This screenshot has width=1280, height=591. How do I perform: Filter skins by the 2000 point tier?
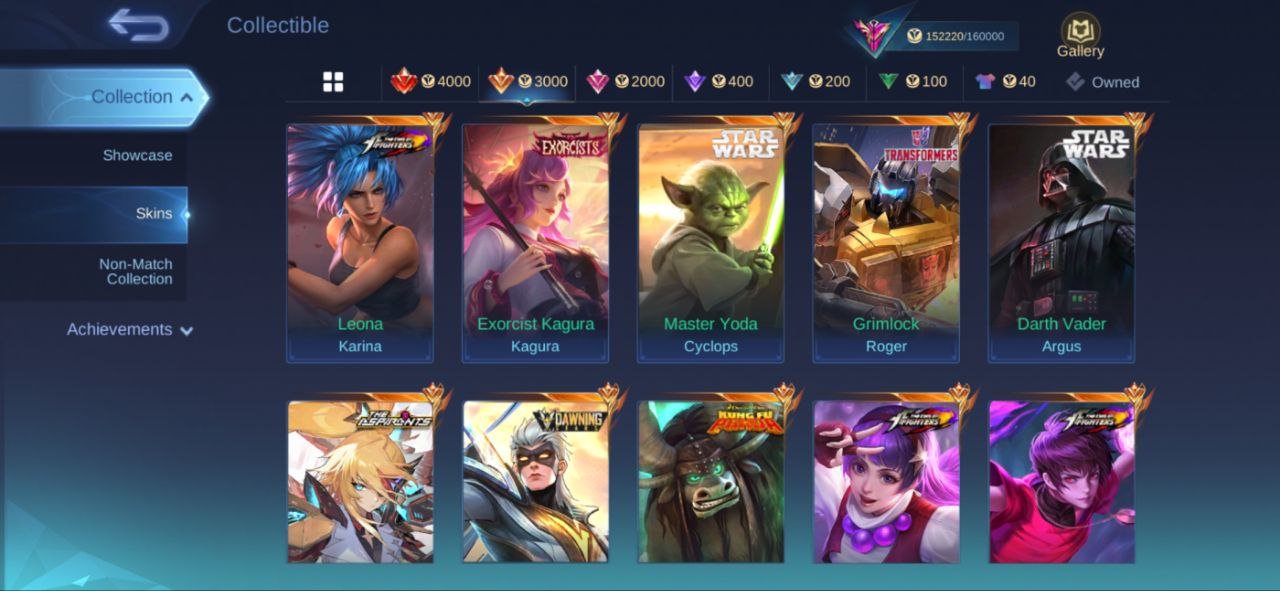pyautogui.click(x=625, y=82)
